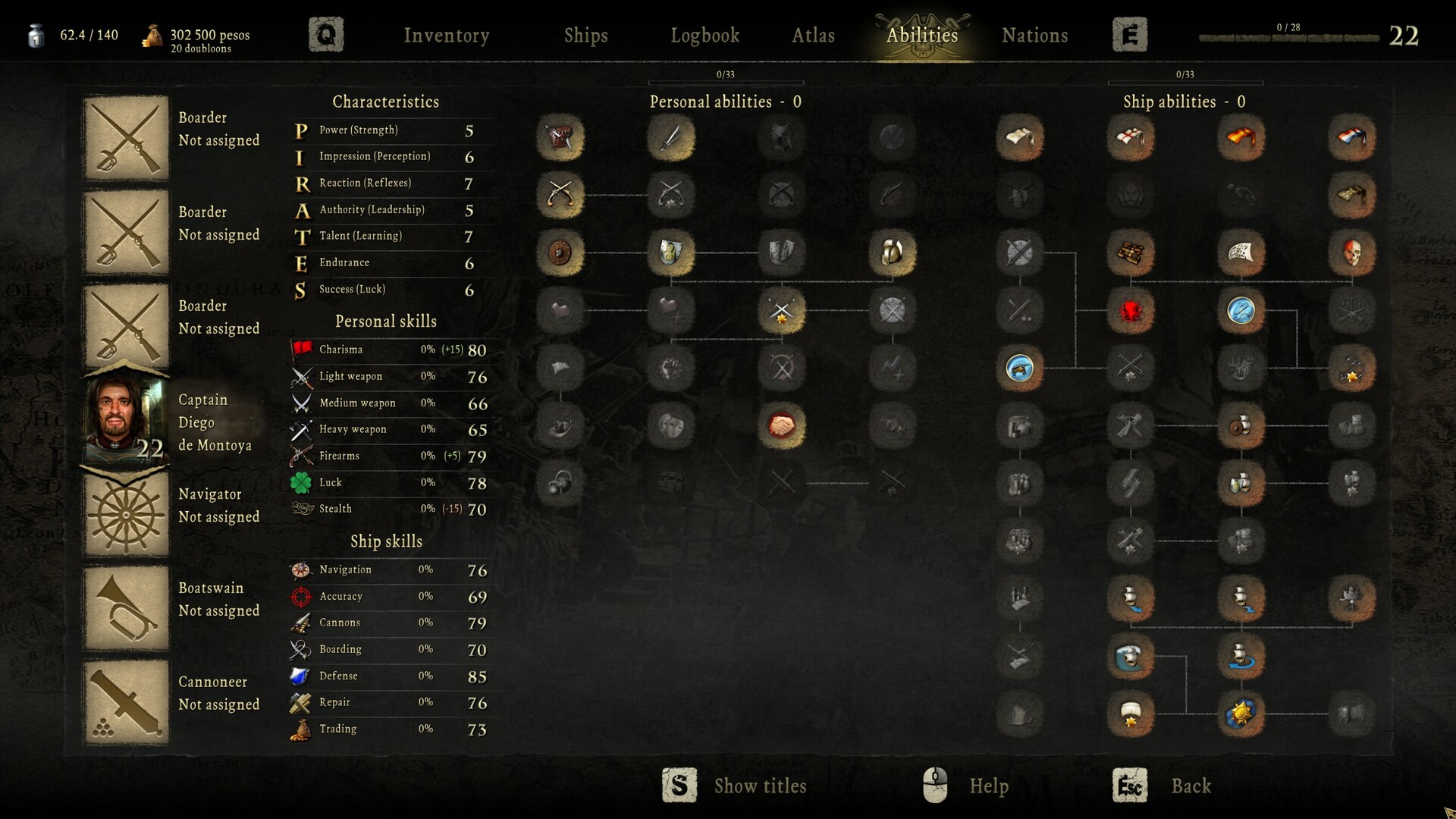
Task: Select the shield ability in Personal abilities tree
Action: (x=670, y=253)
